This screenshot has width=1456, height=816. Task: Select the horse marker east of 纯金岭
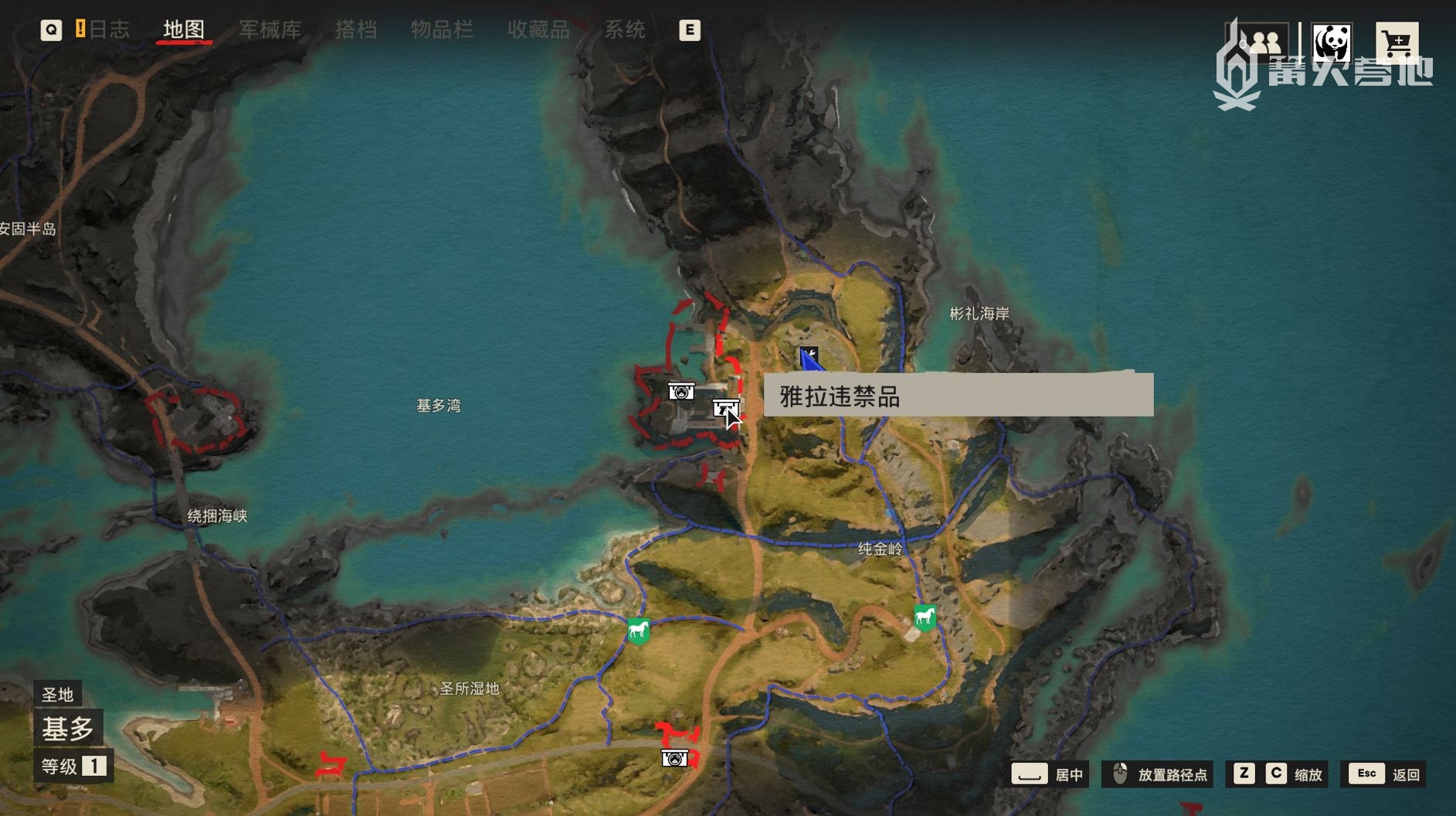click(x=925, y=617)
